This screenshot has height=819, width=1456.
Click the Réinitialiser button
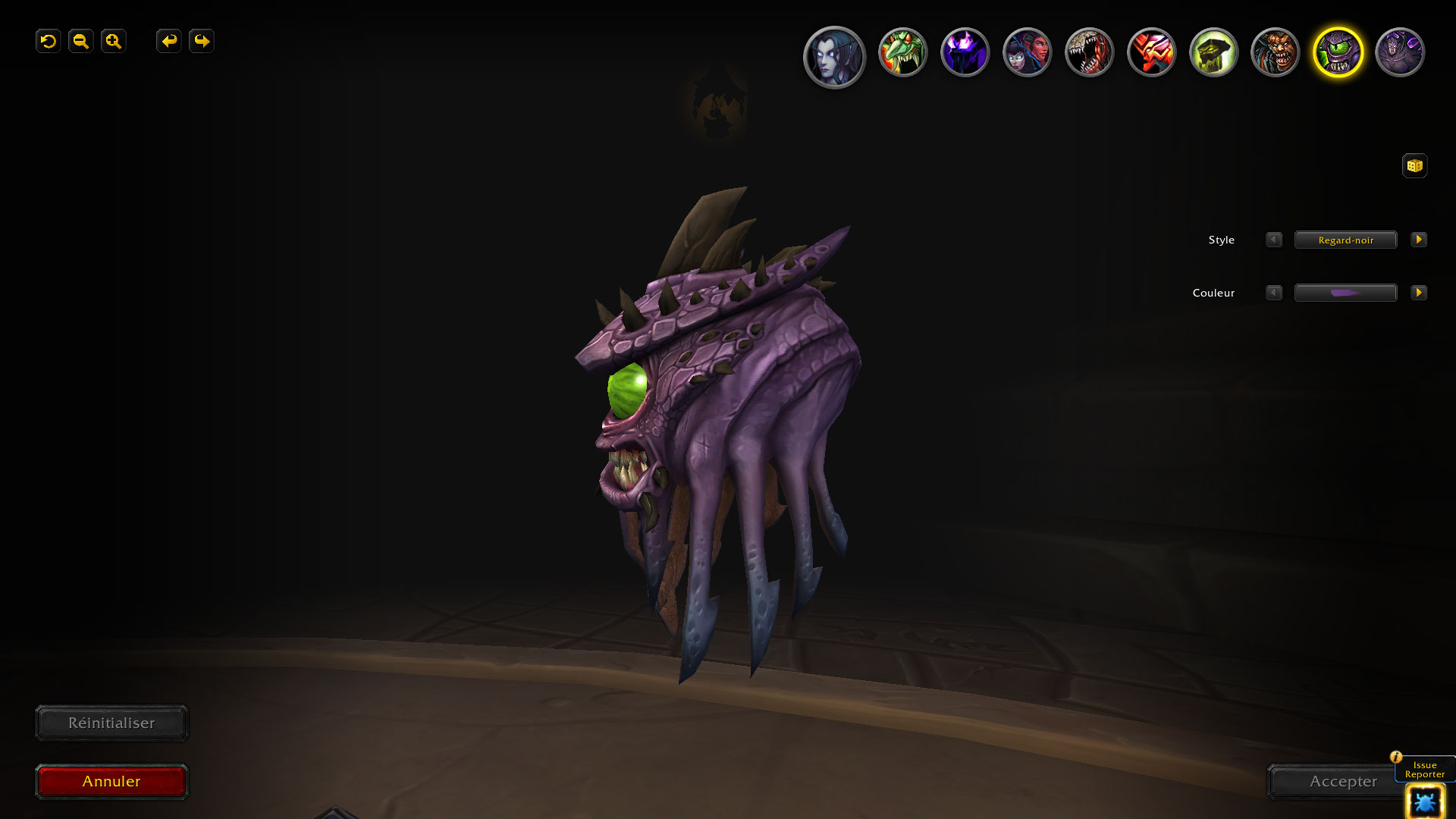pyautogui.click(x=111, y=723)
